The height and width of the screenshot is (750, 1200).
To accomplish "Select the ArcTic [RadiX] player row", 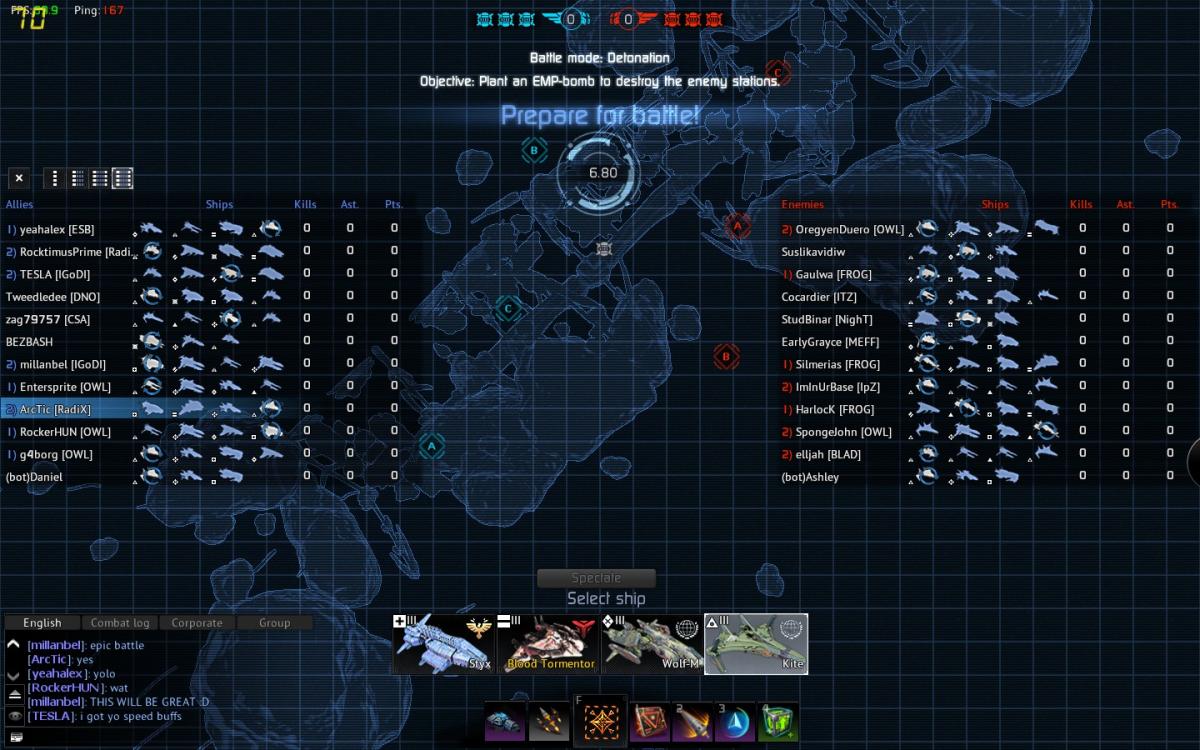I will (55, 409).
